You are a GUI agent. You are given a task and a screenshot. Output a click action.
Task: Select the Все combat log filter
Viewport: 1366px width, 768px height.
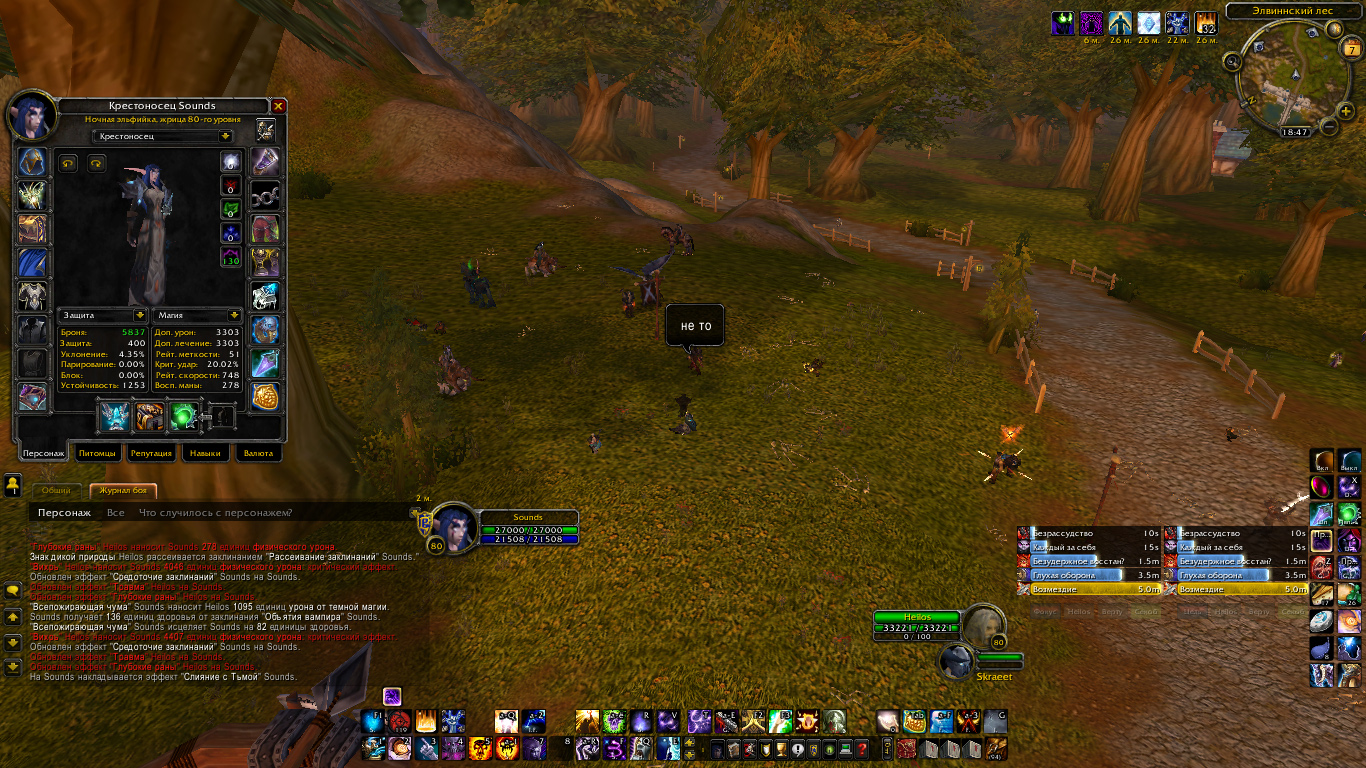pos(116,513)
